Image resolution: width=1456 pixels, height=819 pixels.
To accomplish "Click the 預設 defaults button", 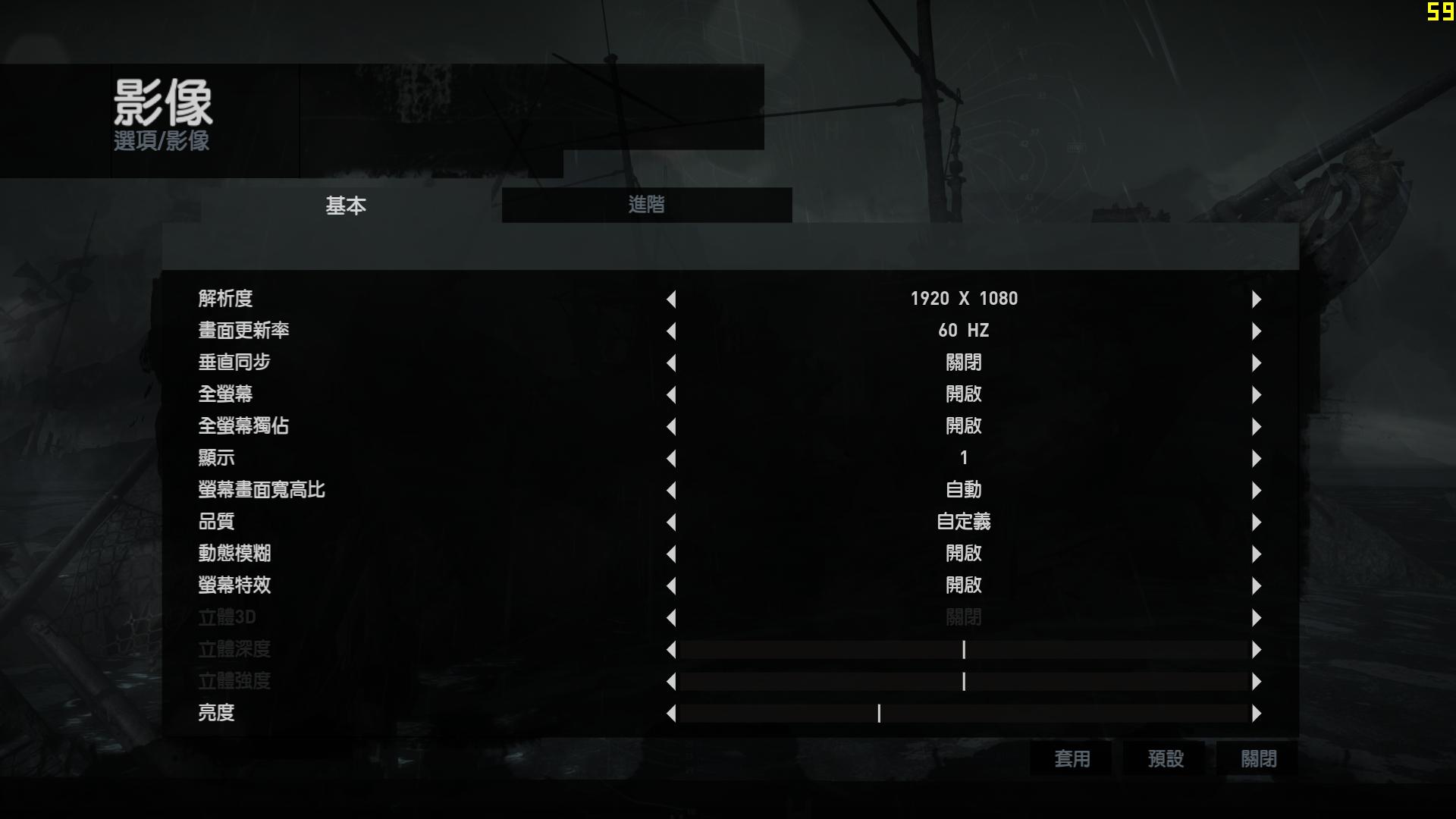I will click(1166, 758).
